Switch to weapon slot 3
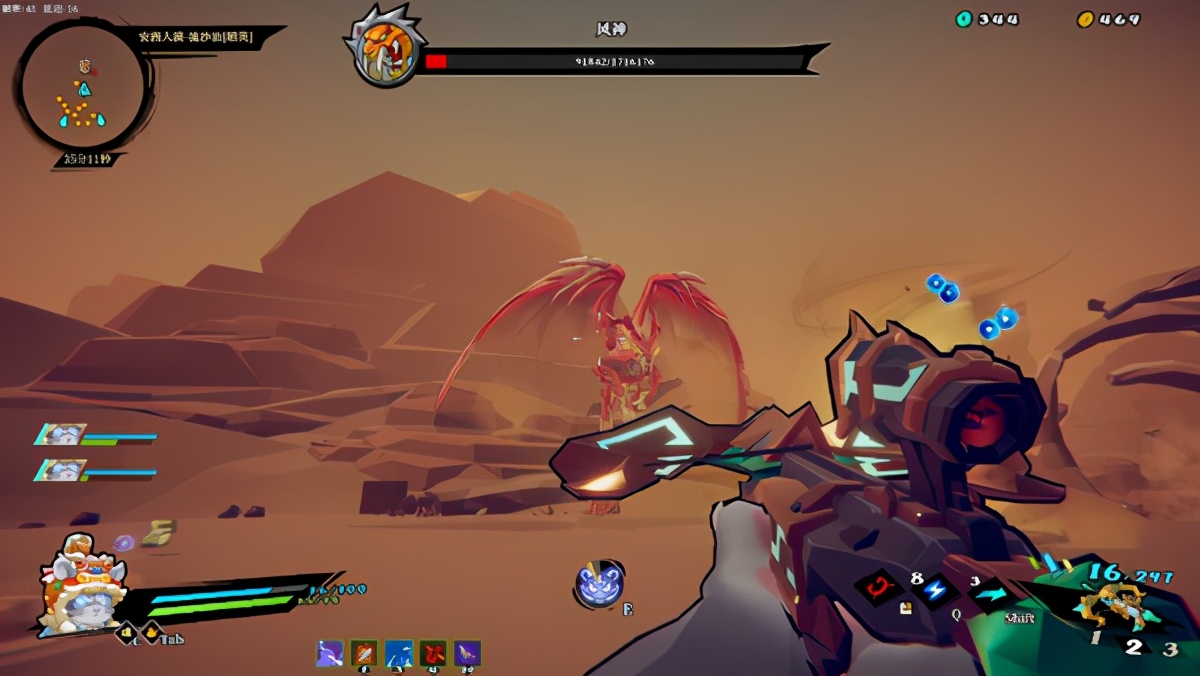 [x=1170, y=648]
